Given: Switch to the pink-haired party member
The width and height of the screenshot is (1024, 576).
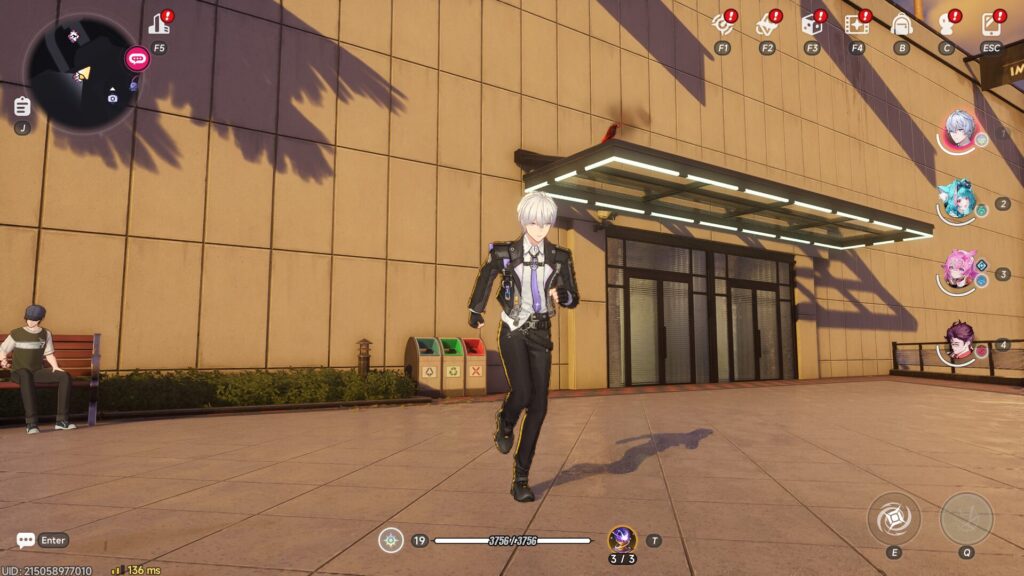Looking at the screenshot, I should 960,270.
